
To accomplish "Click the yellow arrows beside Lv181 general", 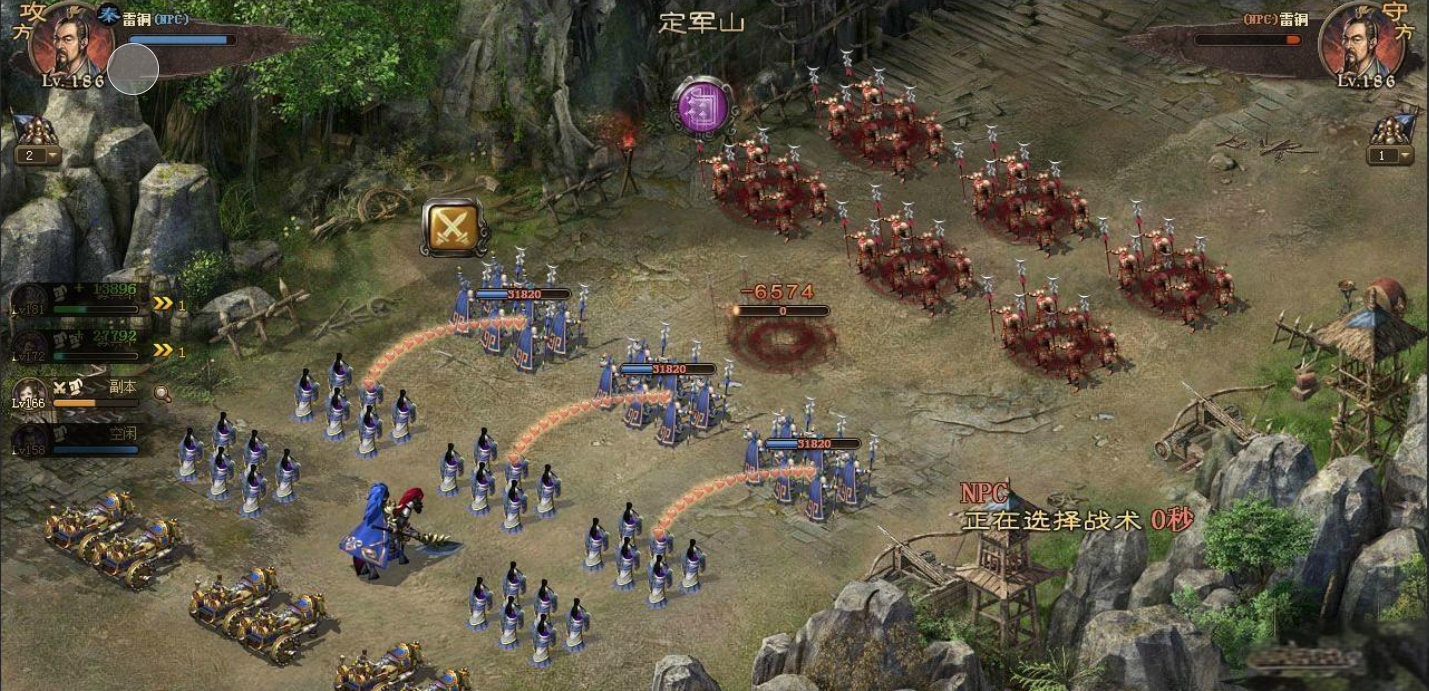I will 163,304.
